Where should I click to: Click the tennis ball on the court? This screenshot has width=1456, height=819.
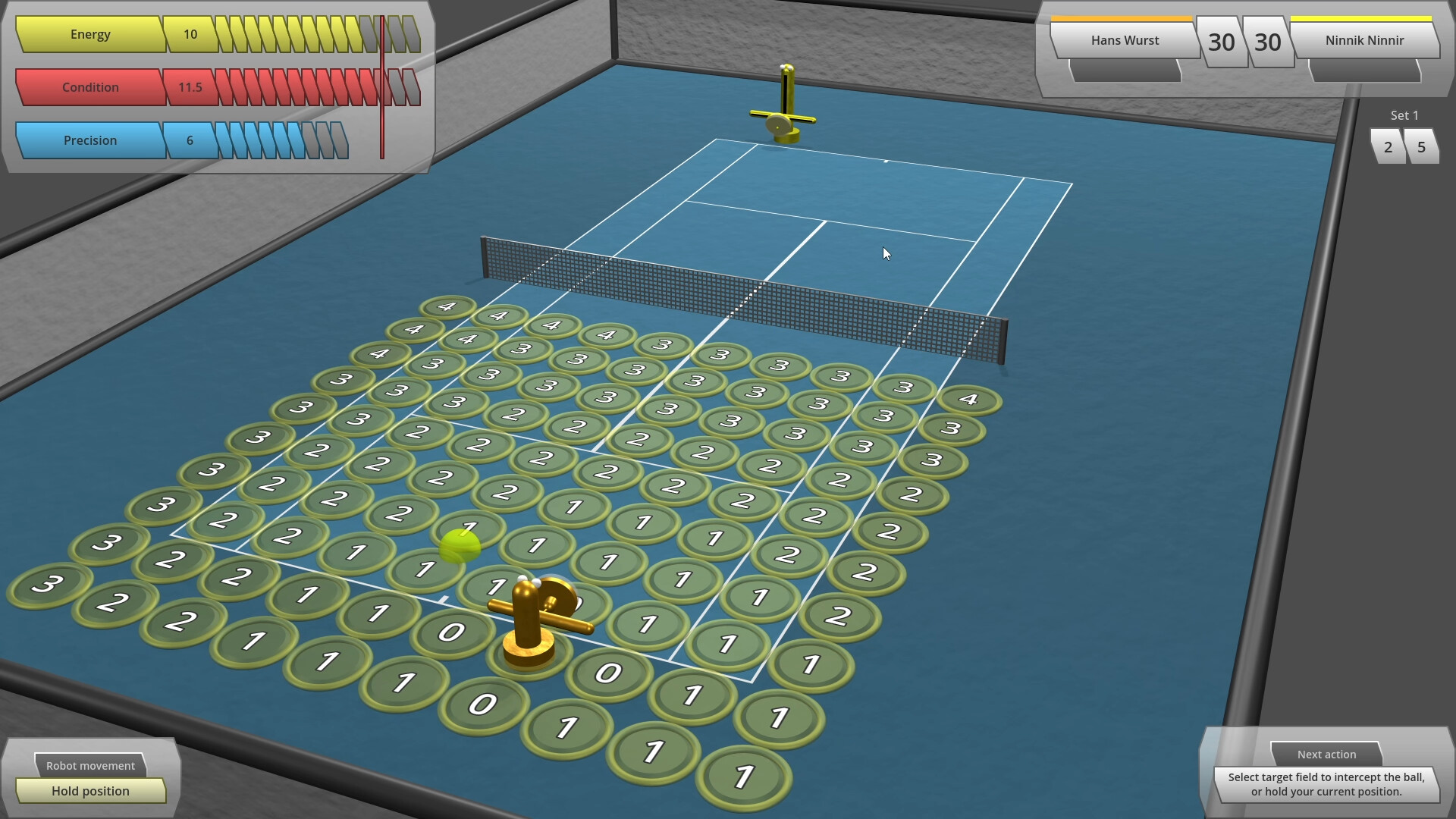[460, 544]
